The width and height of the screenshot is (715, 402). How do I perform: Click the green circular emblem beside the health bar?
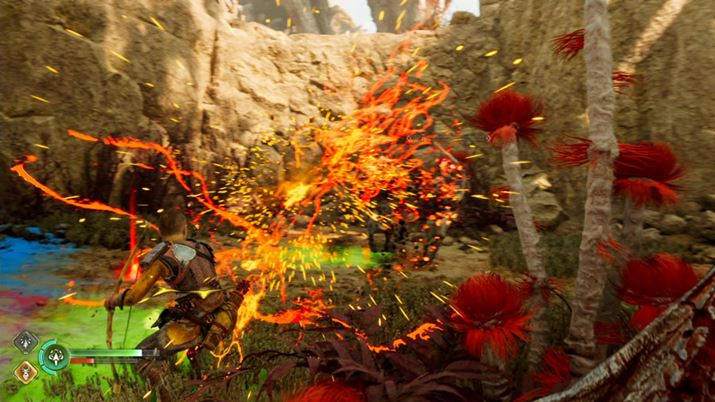(x=53, y=356)
